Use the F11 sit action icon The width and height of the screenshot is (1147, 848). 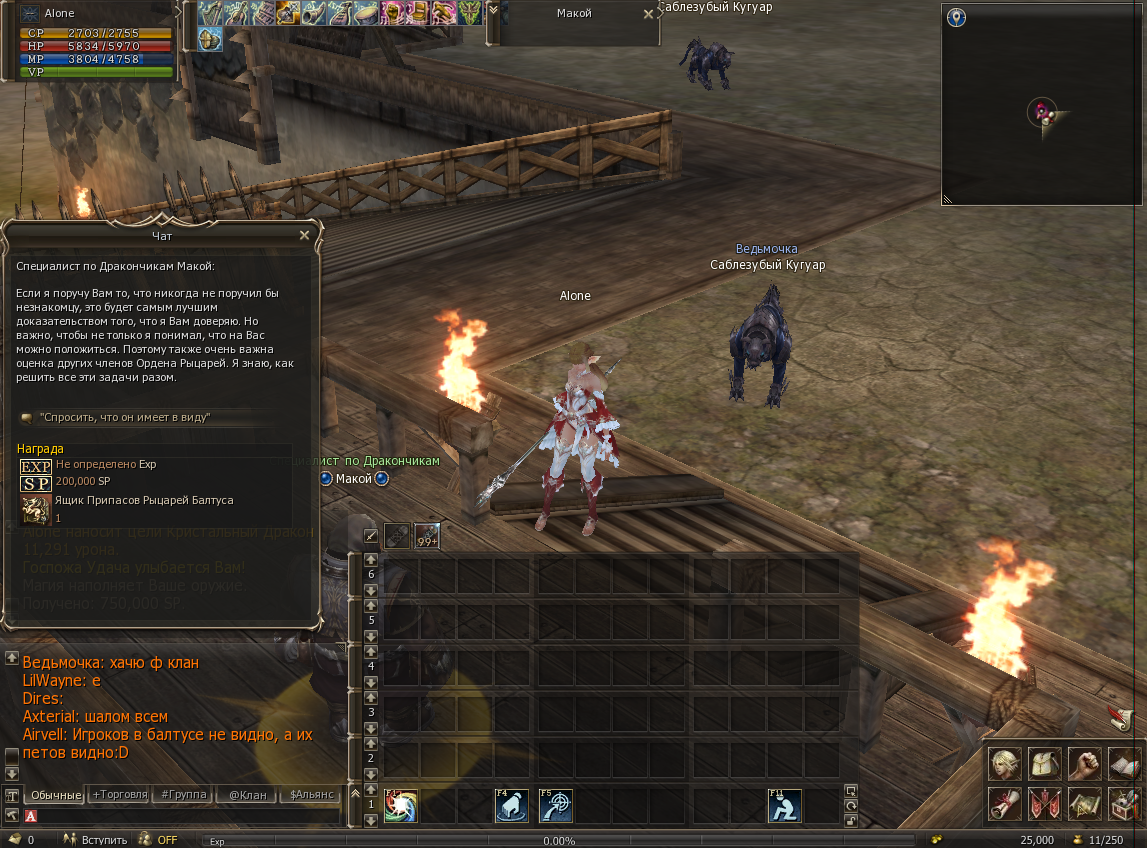tap(785, 806)
